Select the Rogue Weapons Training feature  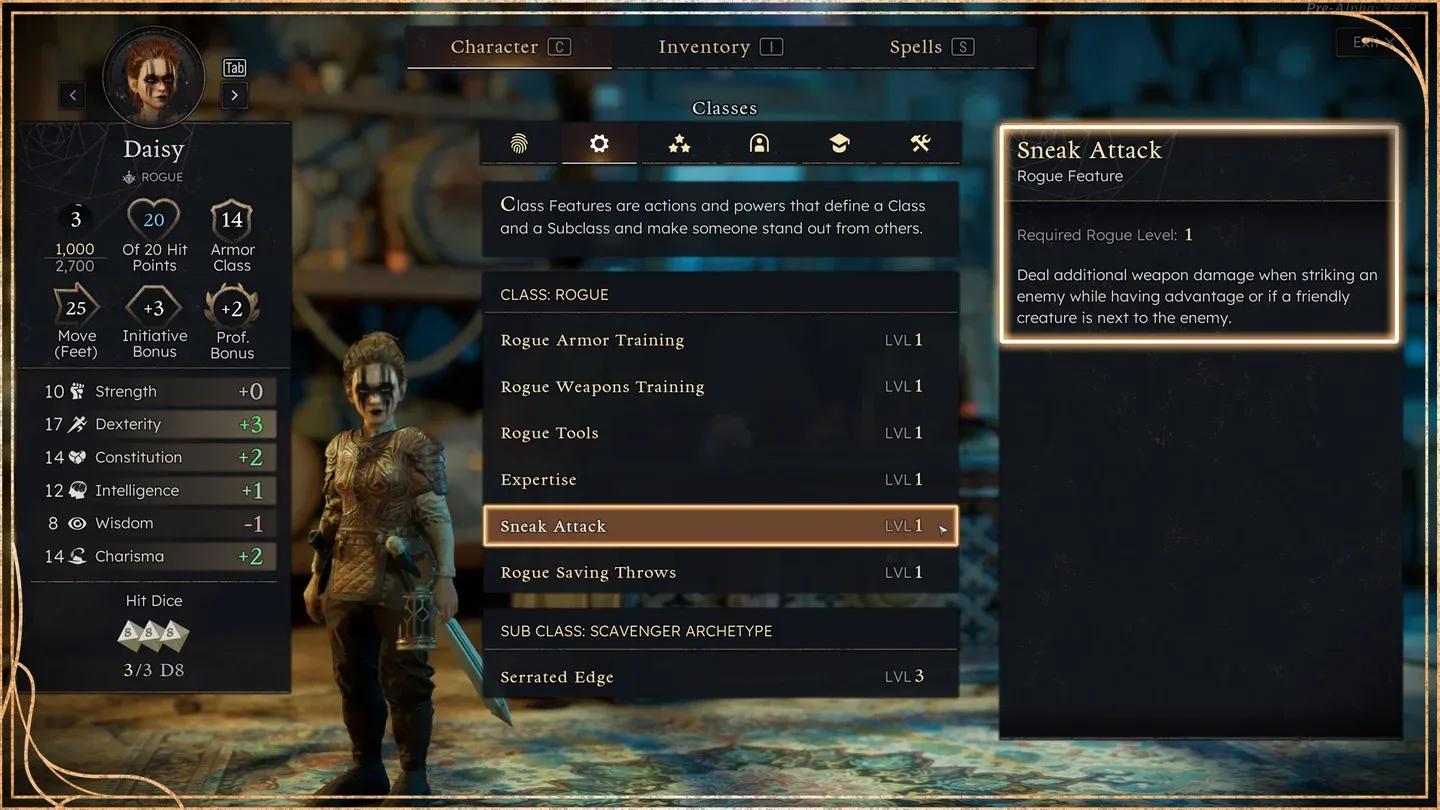pyautogui.click(x=718, y=386)
